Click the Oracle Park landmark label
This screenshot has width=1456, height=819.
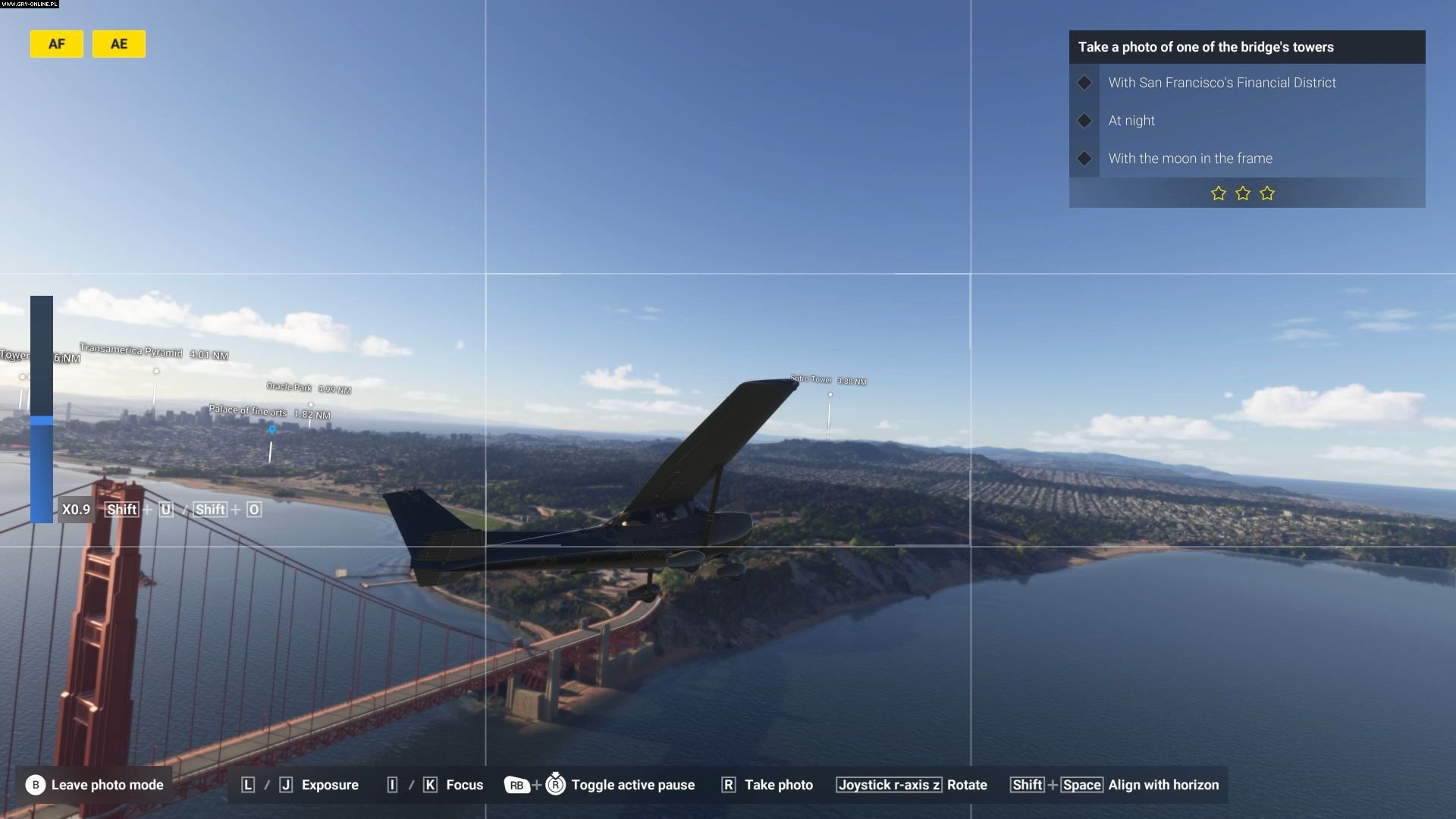click(289, 387)
